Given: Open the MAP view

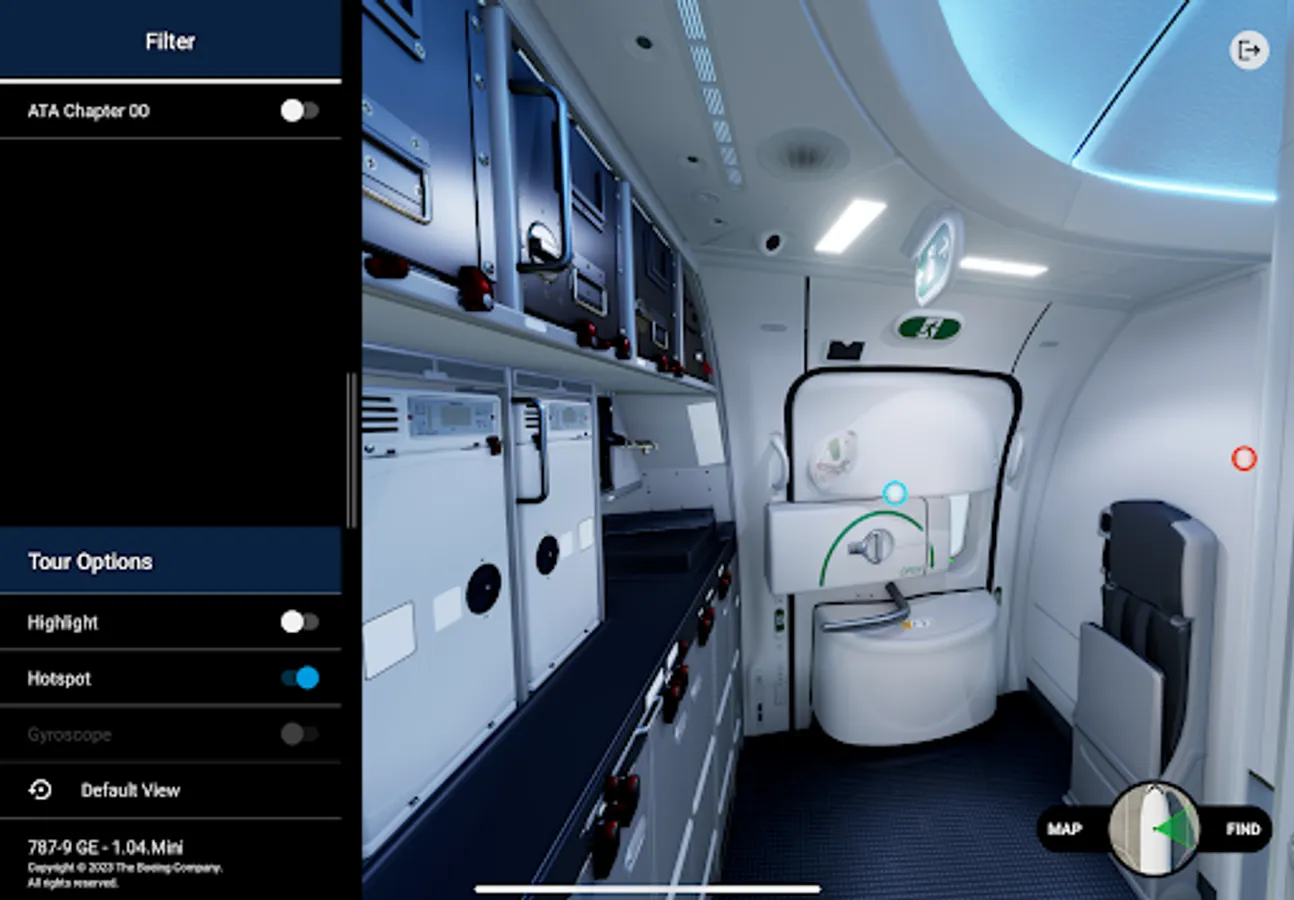Looking at the screenshot, I should (x=1066, y=829).
